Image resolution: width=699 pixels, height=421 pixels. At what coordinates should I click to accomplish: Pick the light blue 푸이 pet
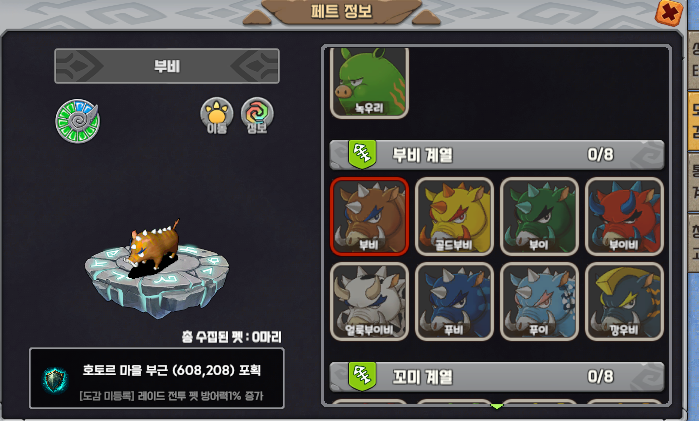coord(539,300)
